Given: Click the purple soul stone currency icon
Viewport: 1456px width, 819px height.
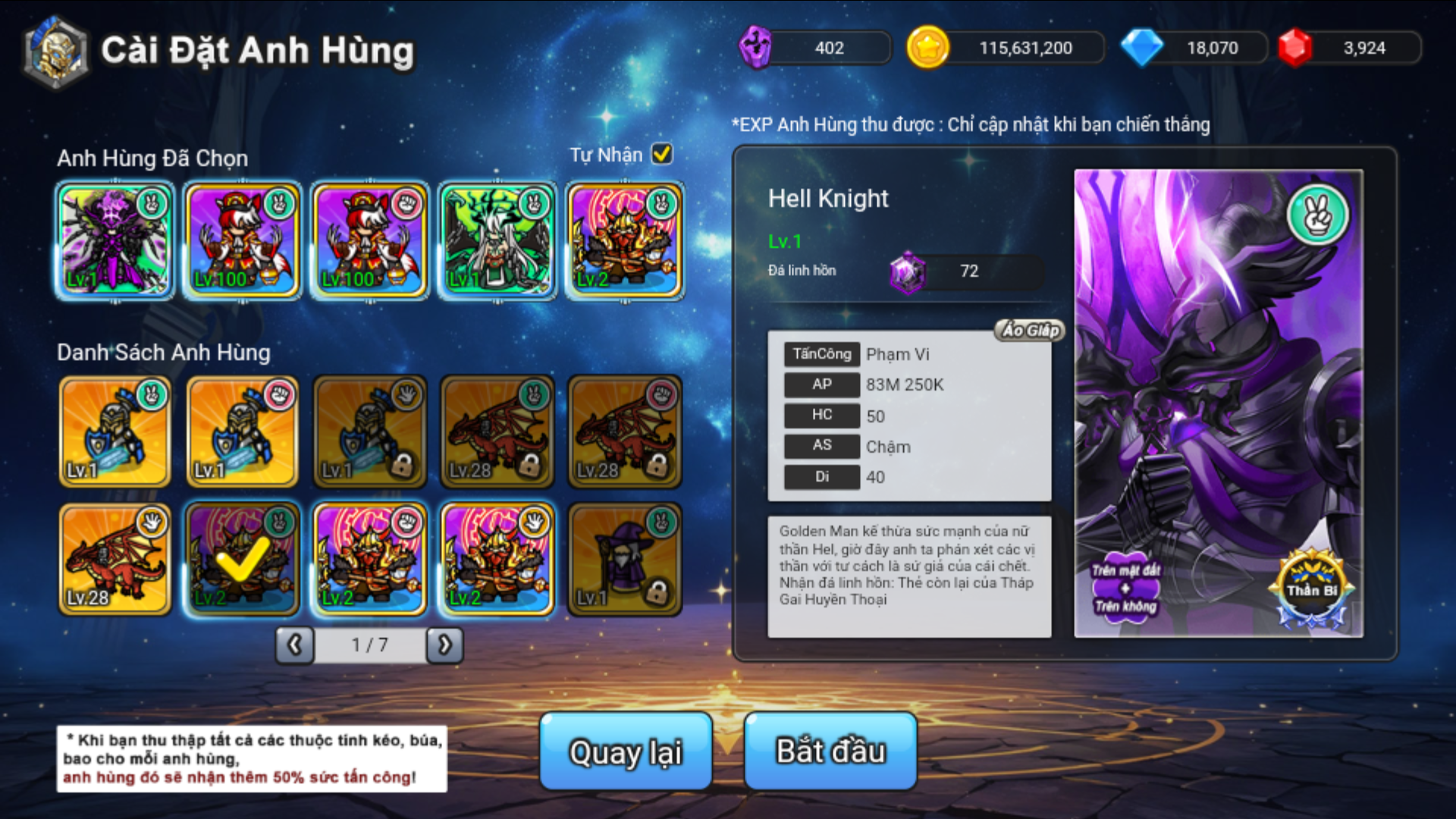Looking at the screenshot, I should pos(755,48).
